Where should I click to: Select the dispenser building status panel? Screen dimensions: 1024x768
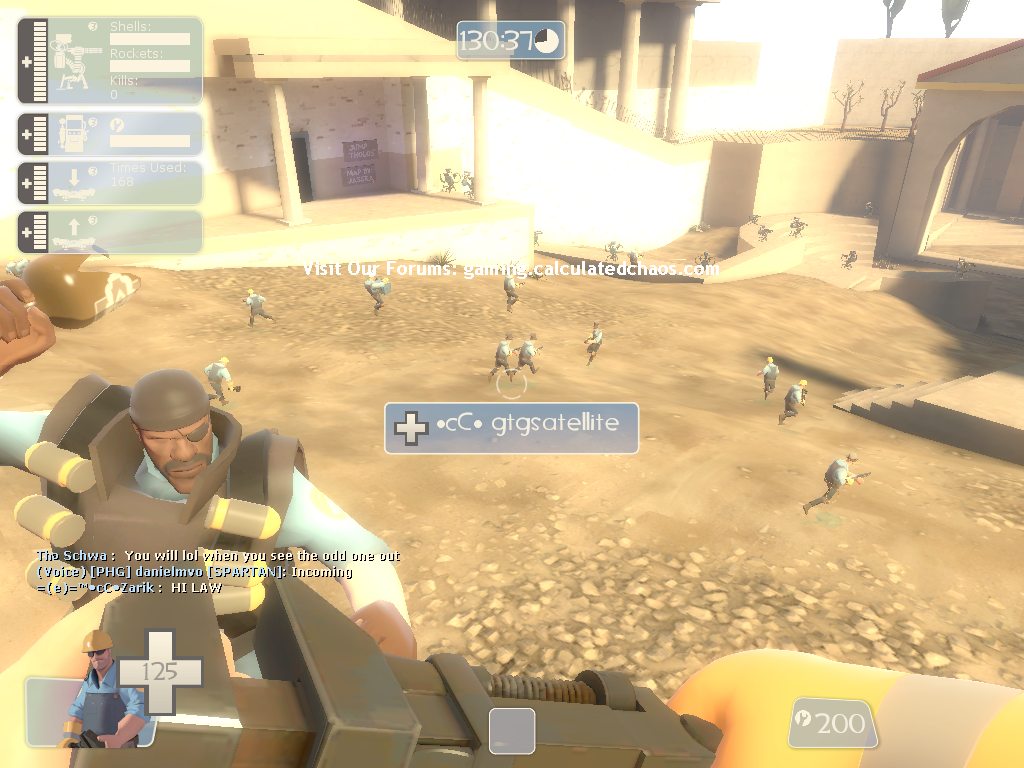(x=110, y=134)
